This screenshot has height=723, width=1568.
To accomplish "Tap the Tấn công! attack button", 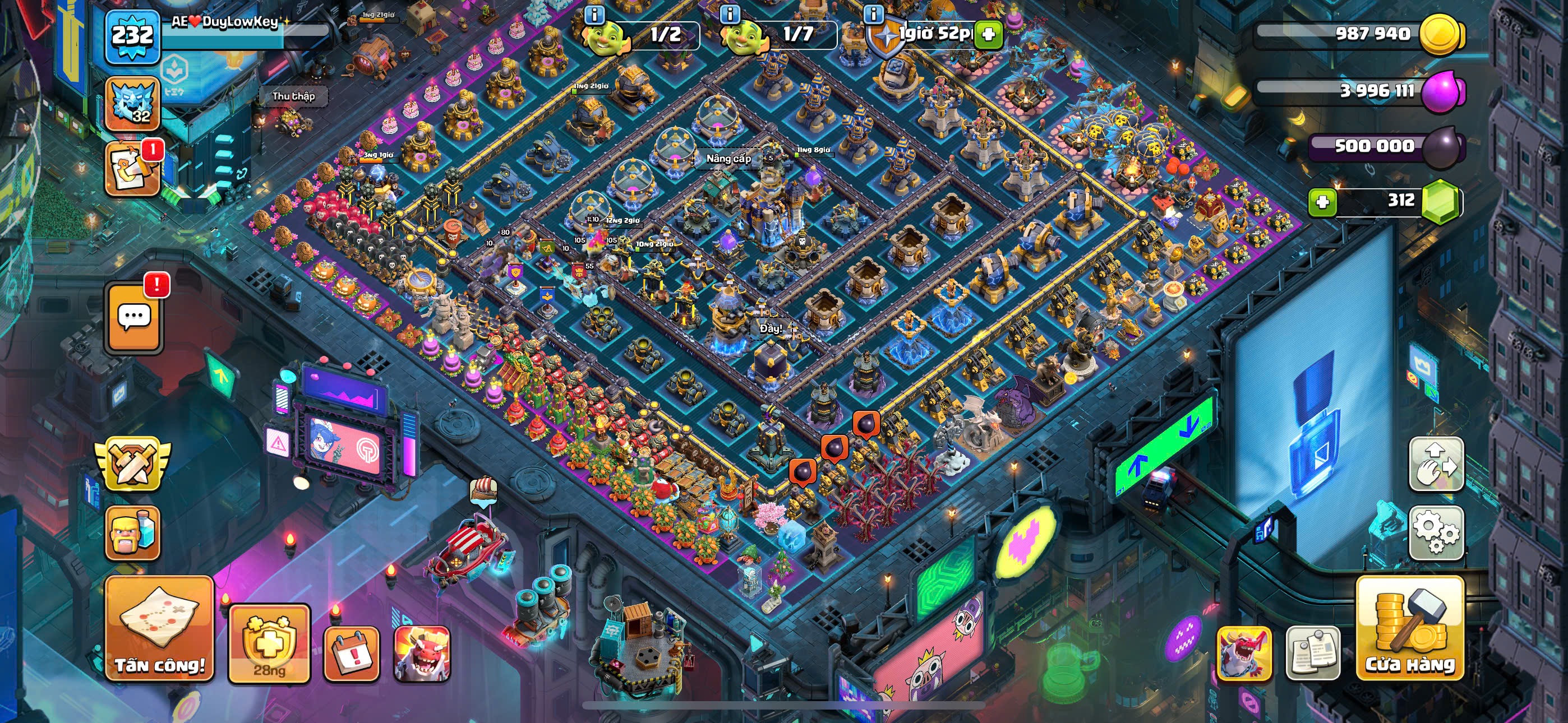I will click(159, 629).
